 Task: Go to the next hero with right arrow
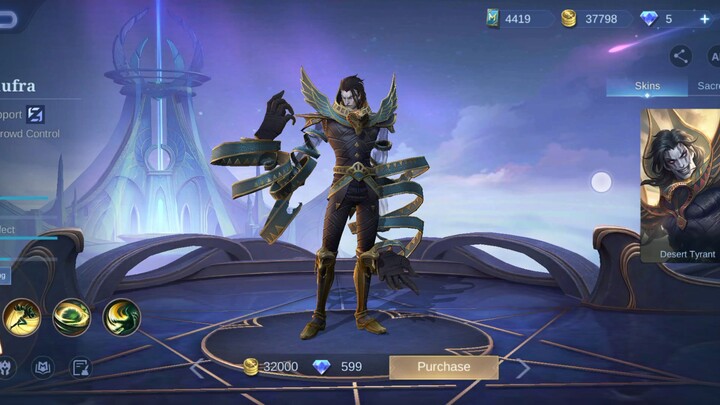pos(522,369)
